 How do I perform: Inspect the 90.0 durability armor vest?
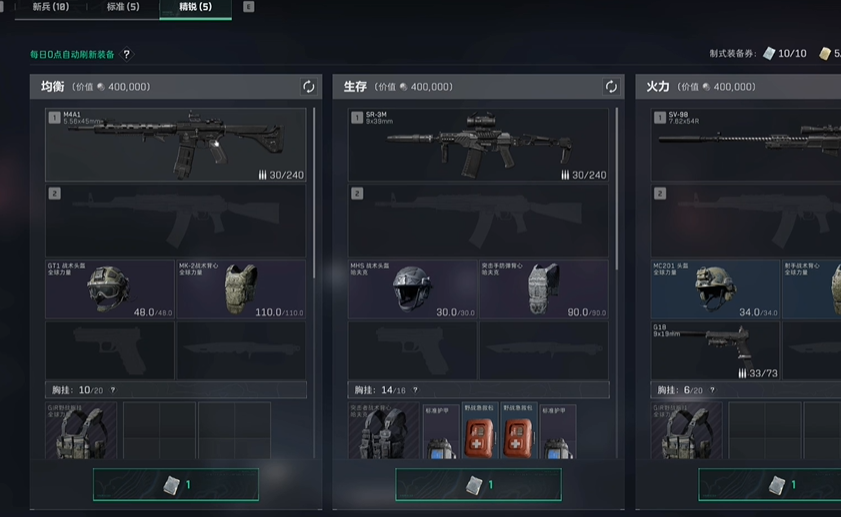pos(544,289)
